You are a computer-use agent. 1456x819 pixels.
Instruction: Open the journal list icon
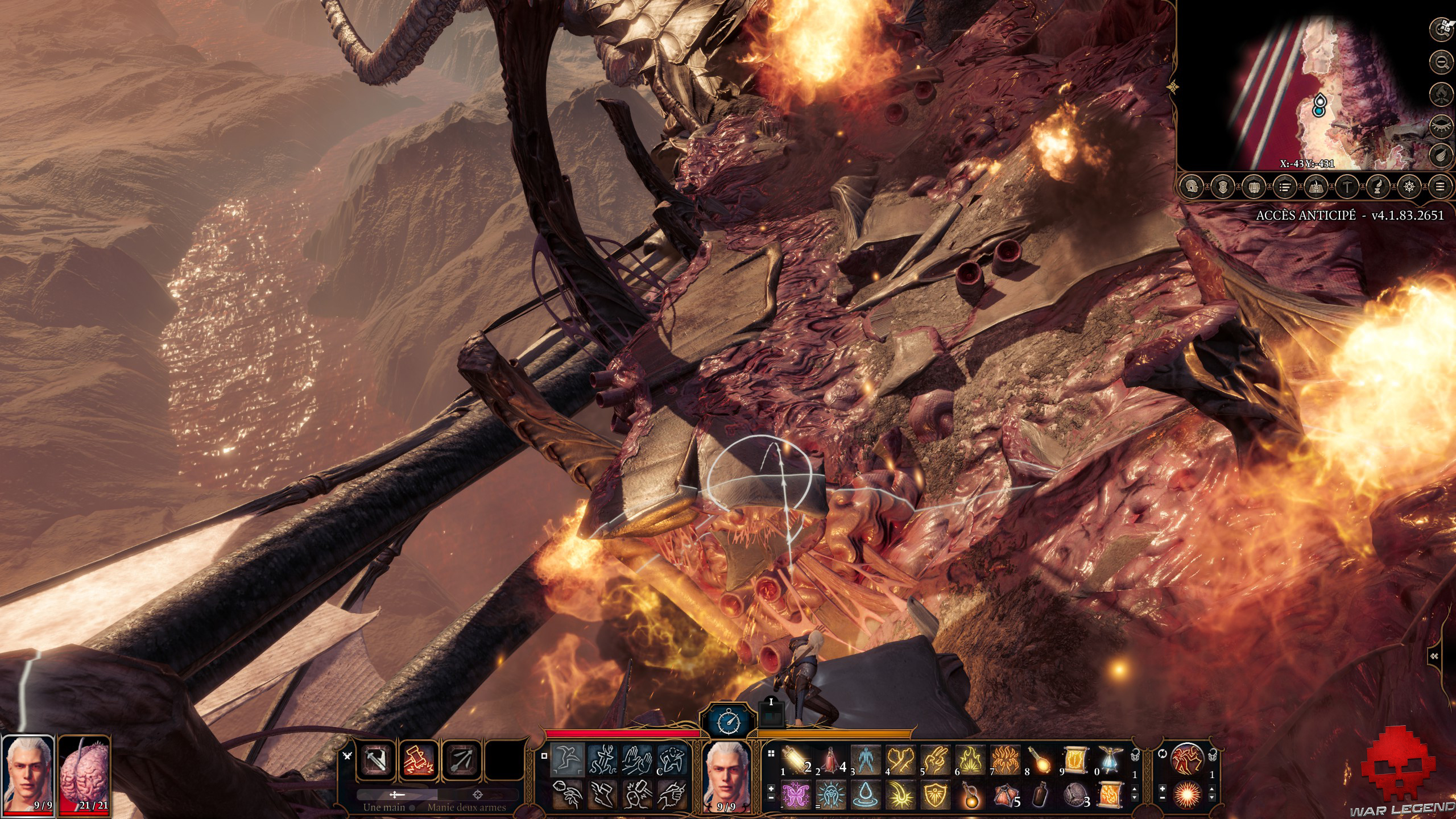pos(1285,187)
